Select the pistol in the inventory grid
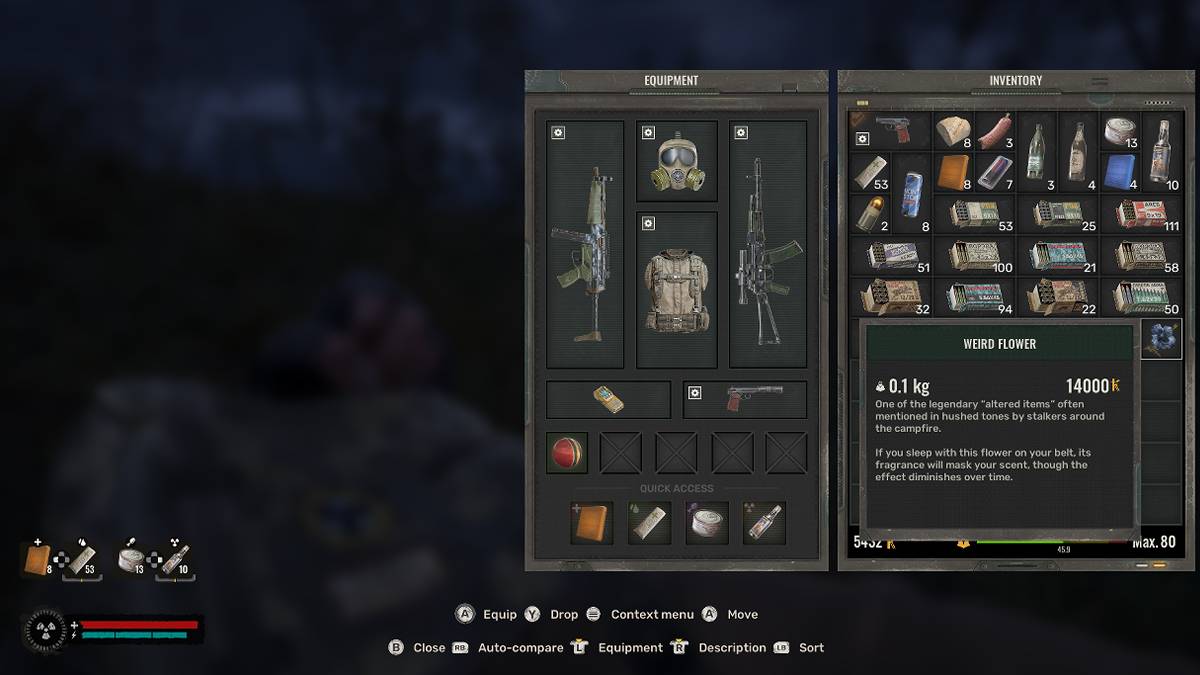1200x675 pixels. point(890,131)
